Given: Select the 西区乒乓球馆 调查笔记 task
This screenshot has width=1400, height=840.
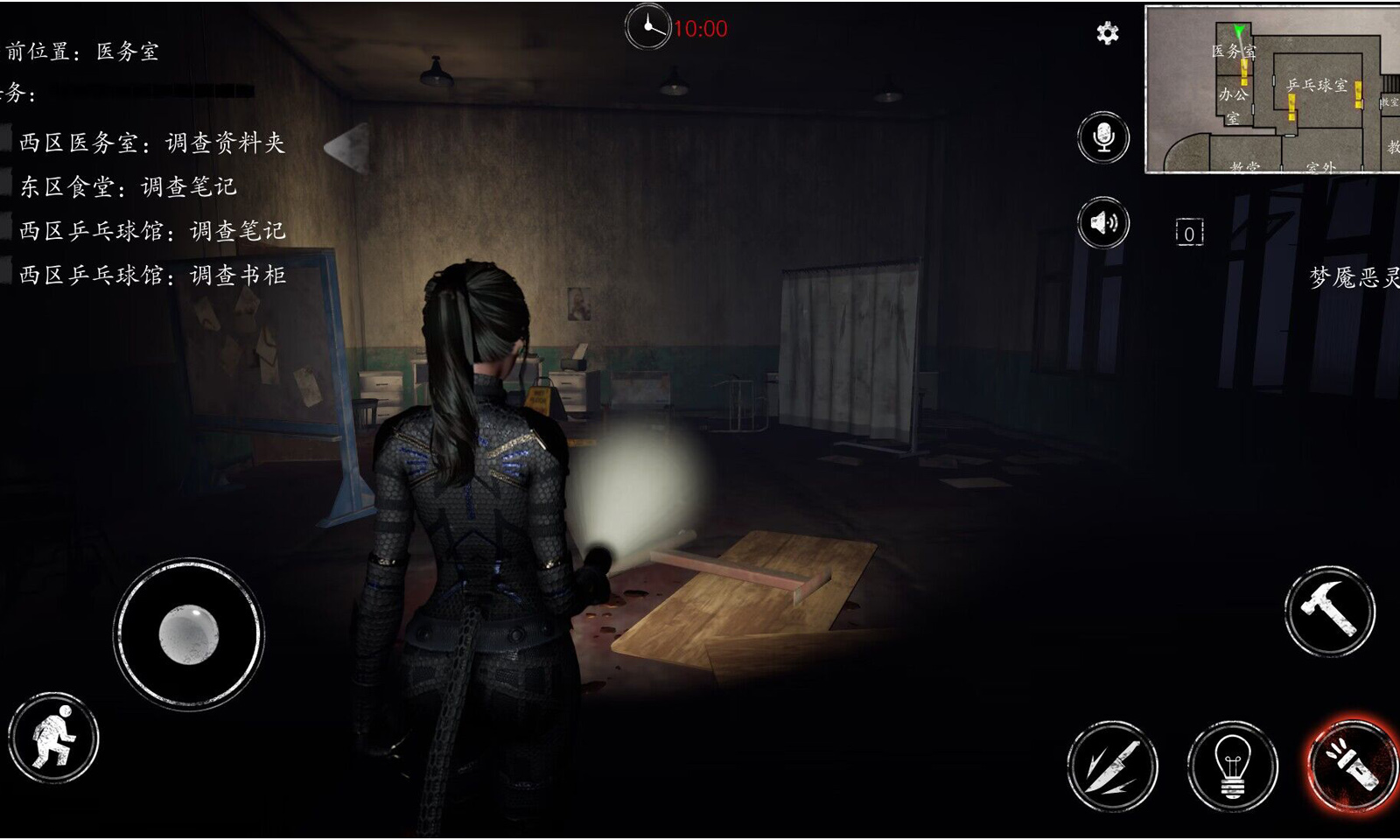Looking at the screenshot, I should tap(152, 231).
